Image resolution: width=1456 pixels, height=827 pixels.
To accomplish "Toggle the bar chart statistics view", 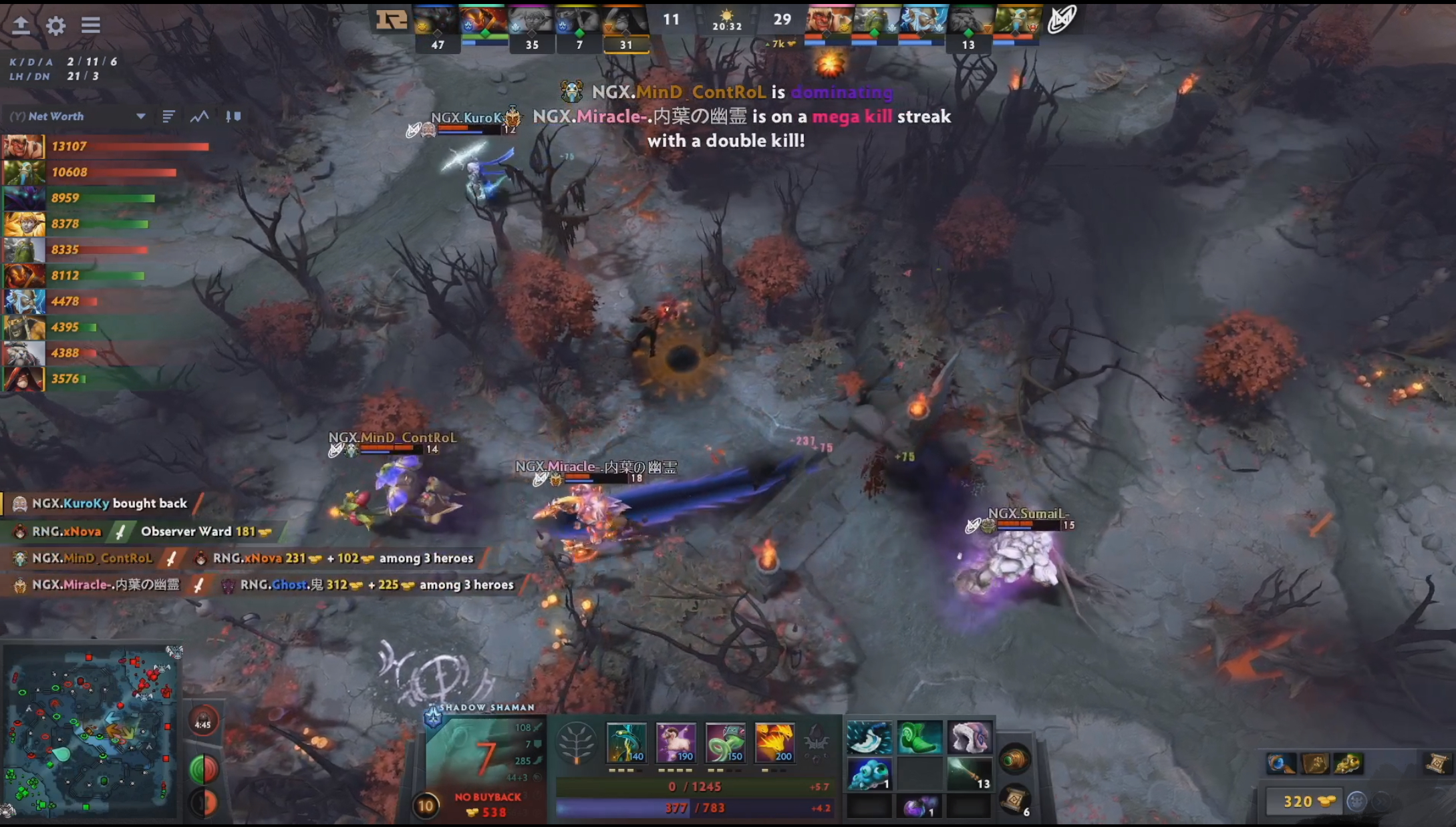I will click(x=168, y=116).
